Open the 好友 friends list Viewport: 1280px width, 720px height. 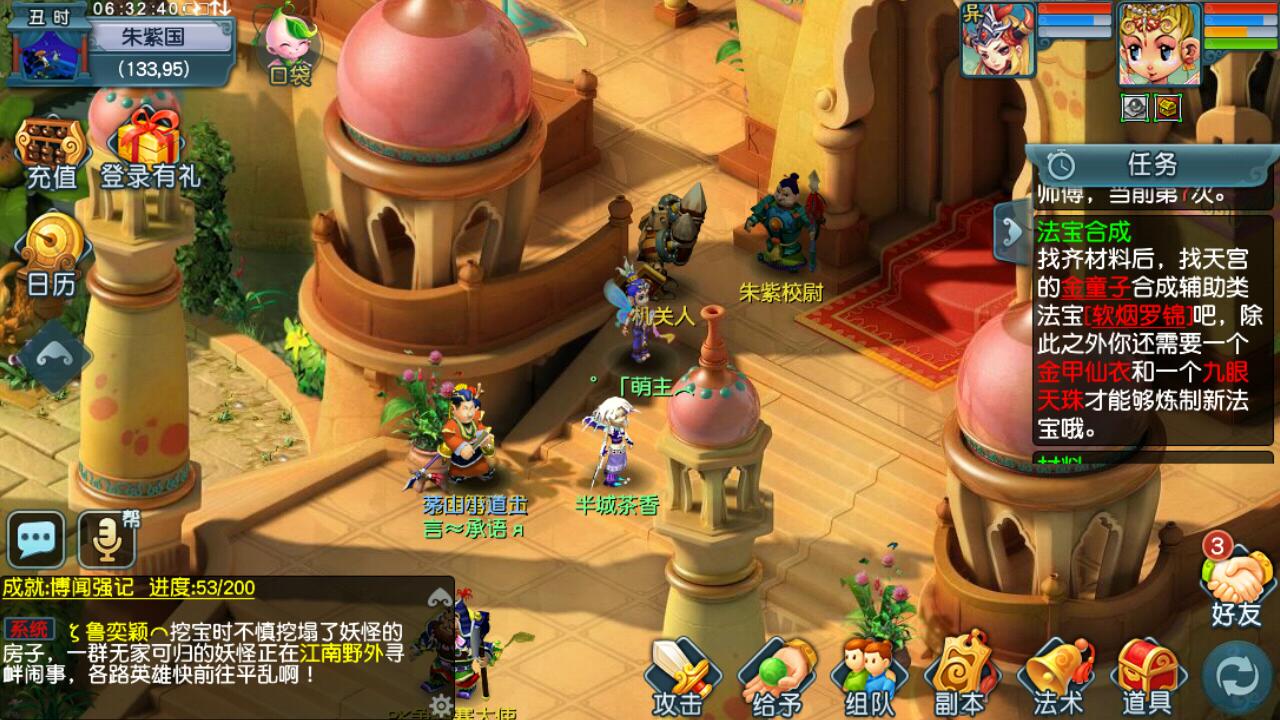pyautogui.click(x=1237, y=587)
